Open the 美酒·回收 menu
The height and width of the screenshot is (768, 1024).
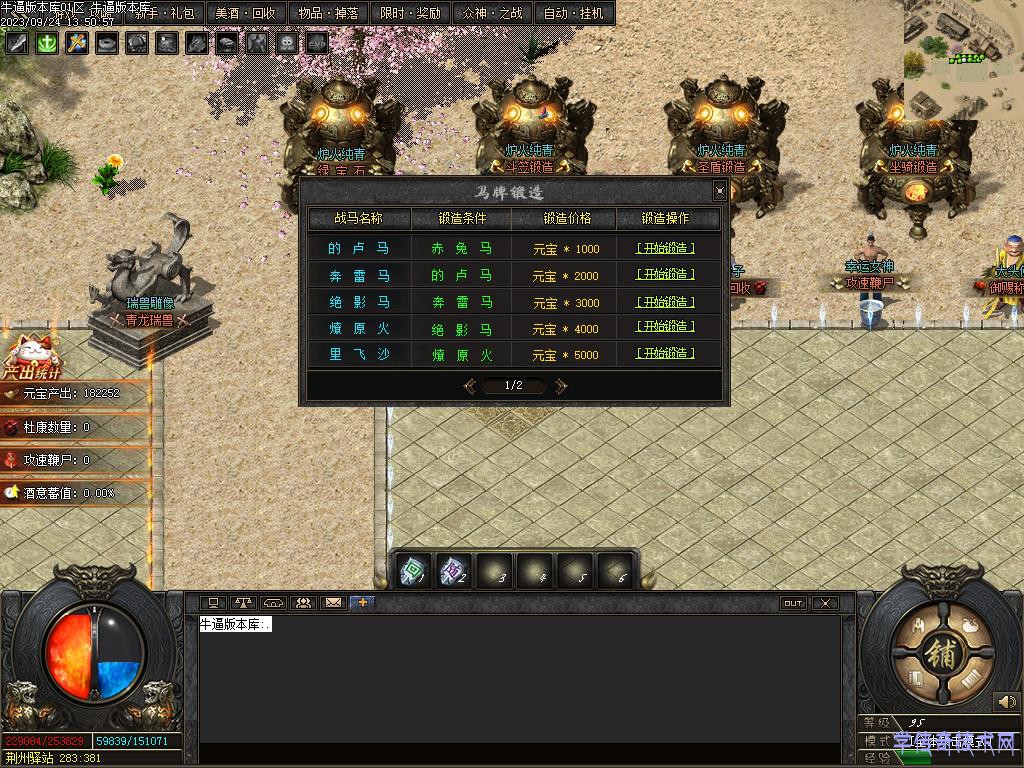[246, 13]
